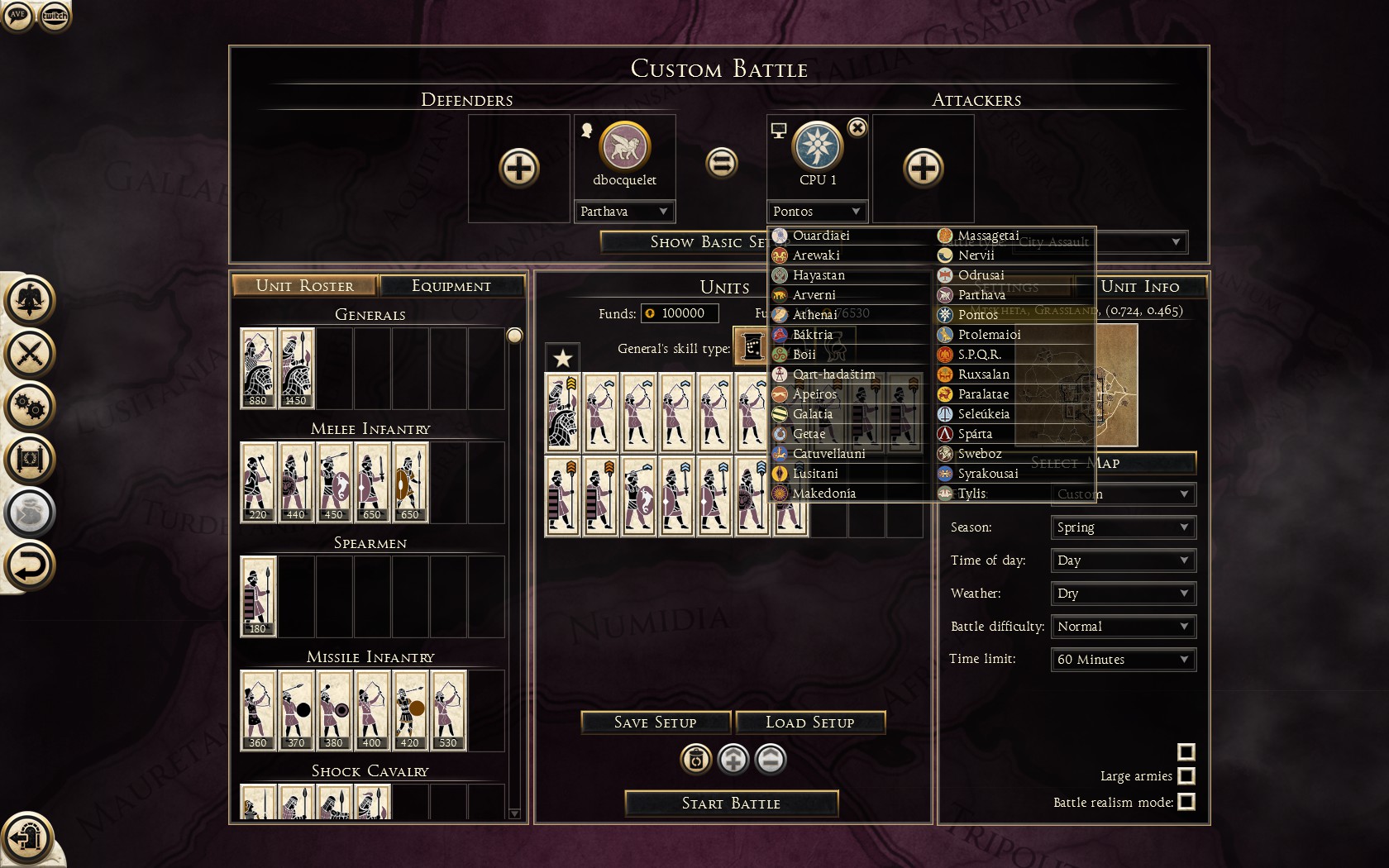Select Qart-hadaštim faction entry
This screenshot has height=868, width=1389.
[x=833, y=374]
